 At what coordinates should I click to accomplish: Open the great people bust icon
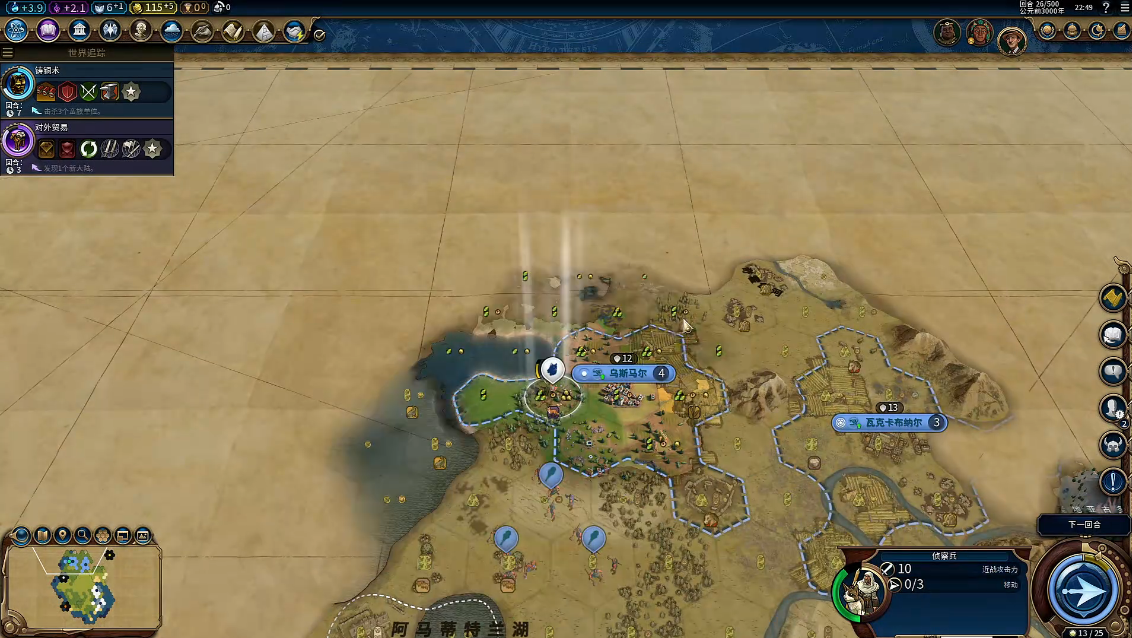(x=141, y=30)
